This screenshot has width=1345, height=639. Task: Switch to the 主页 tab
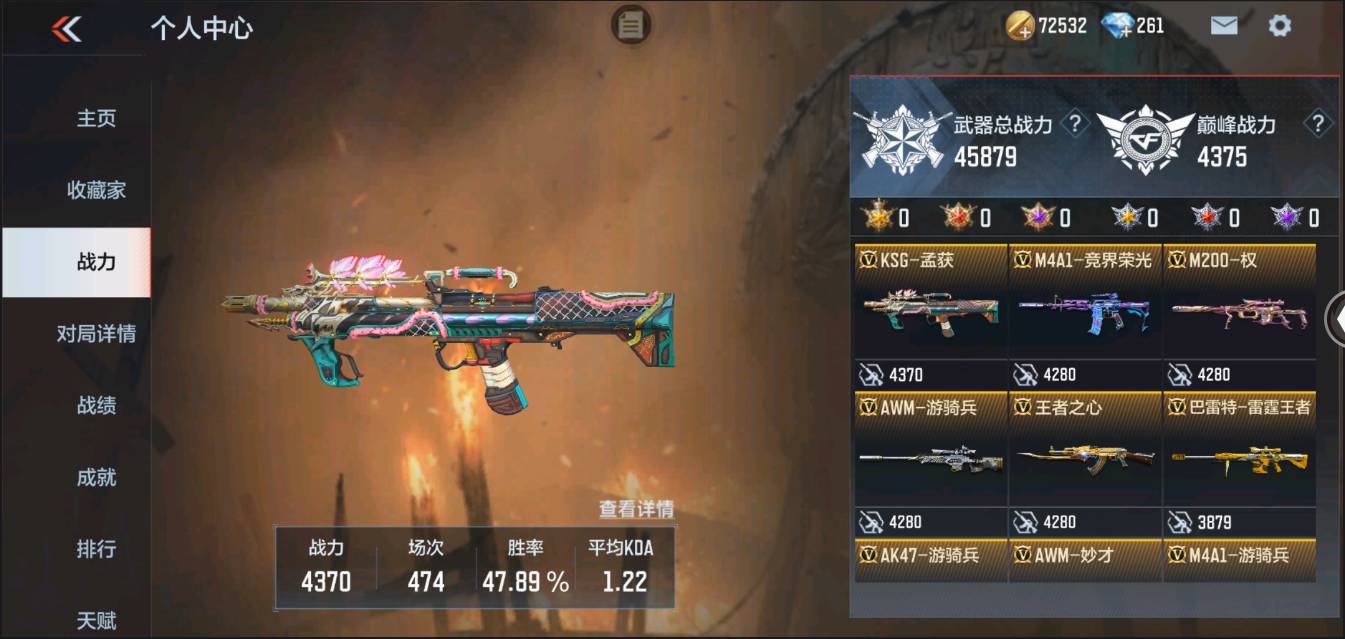click(96, 118)
